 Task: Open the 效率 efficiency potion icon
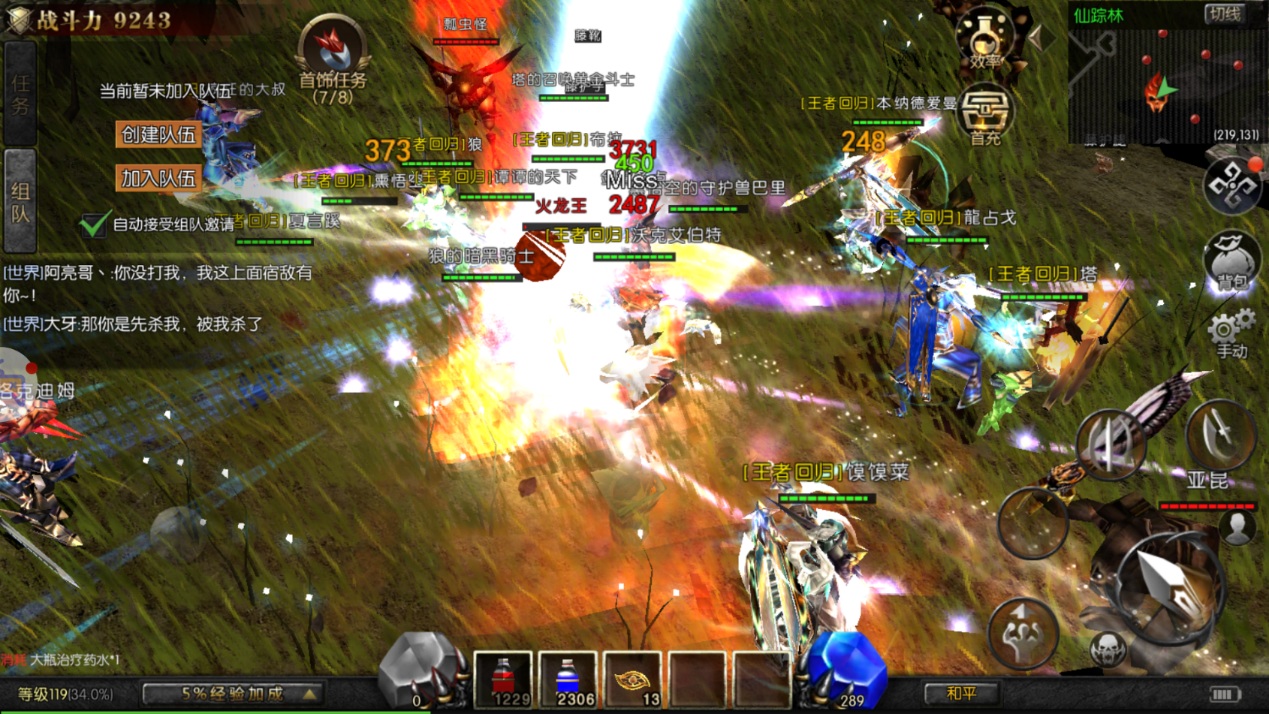(985, 38)
